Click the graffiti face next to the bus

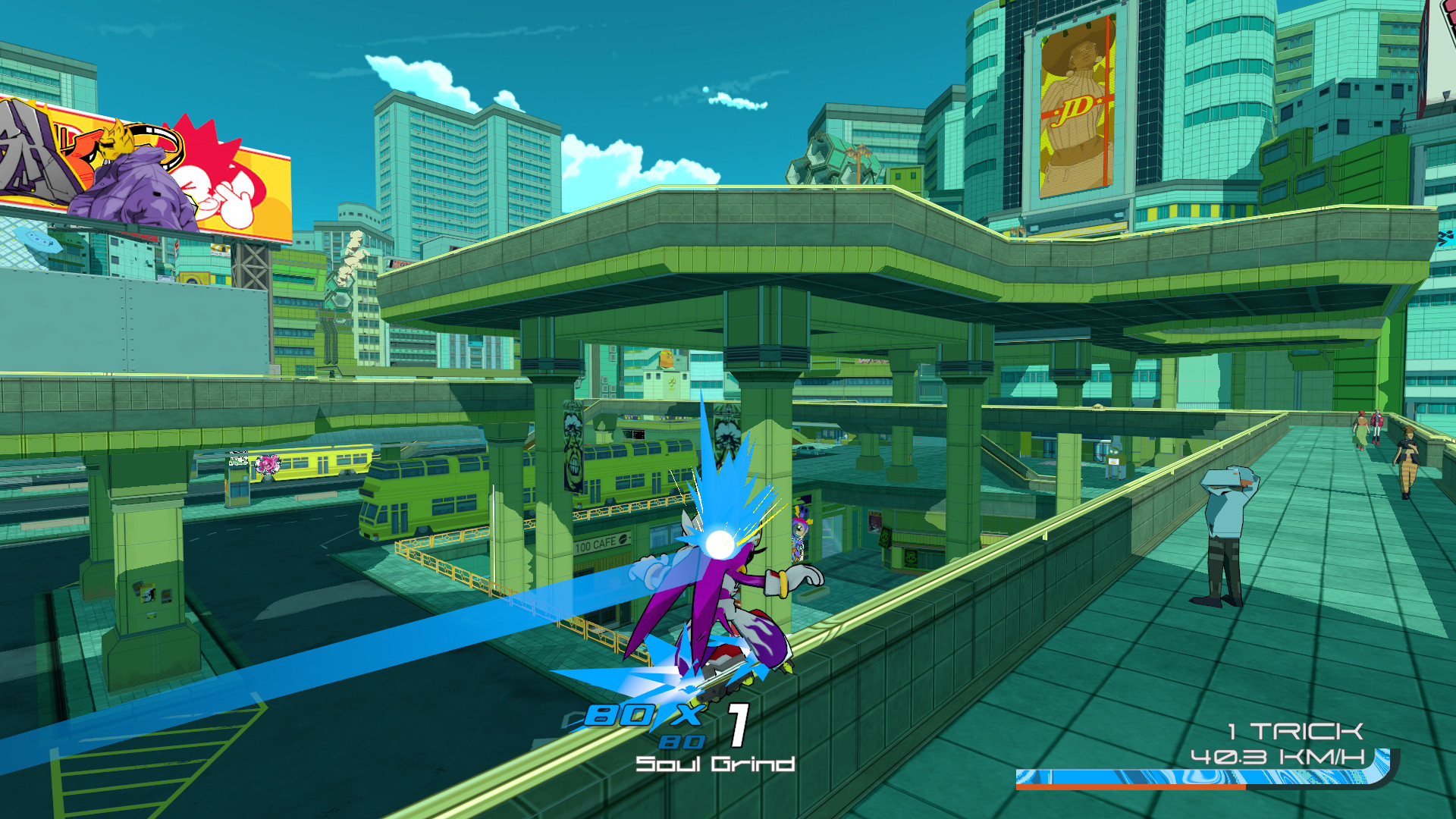click(x=268, y=465)
